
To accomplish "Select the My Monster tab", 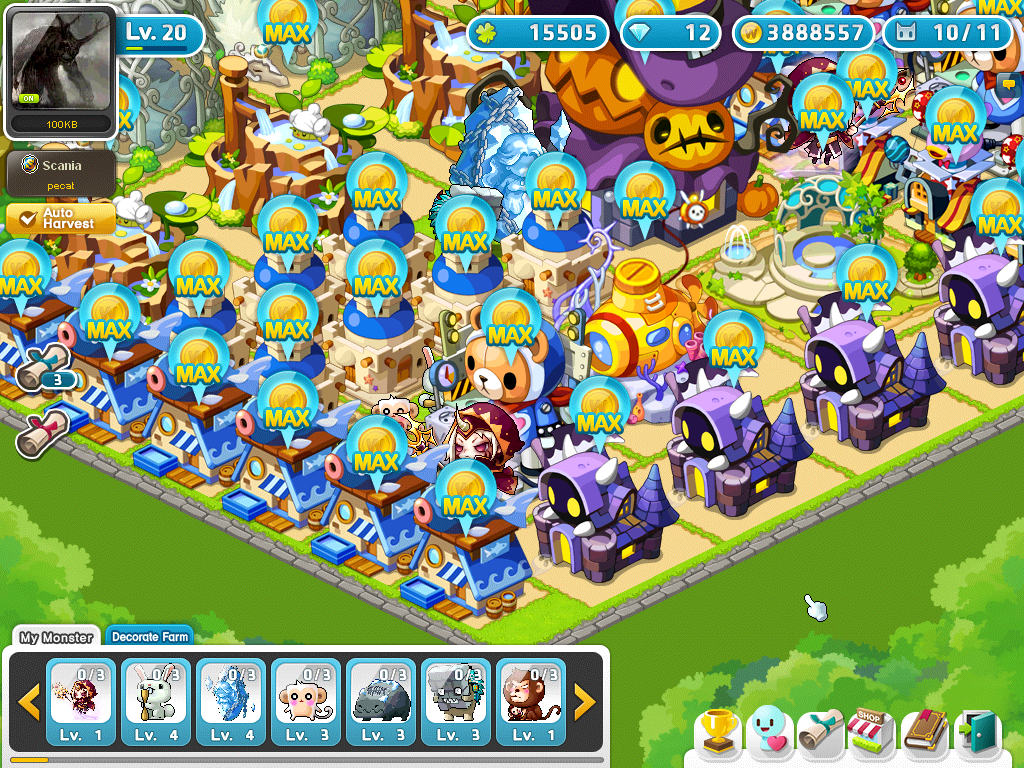I will pos(56,637).
